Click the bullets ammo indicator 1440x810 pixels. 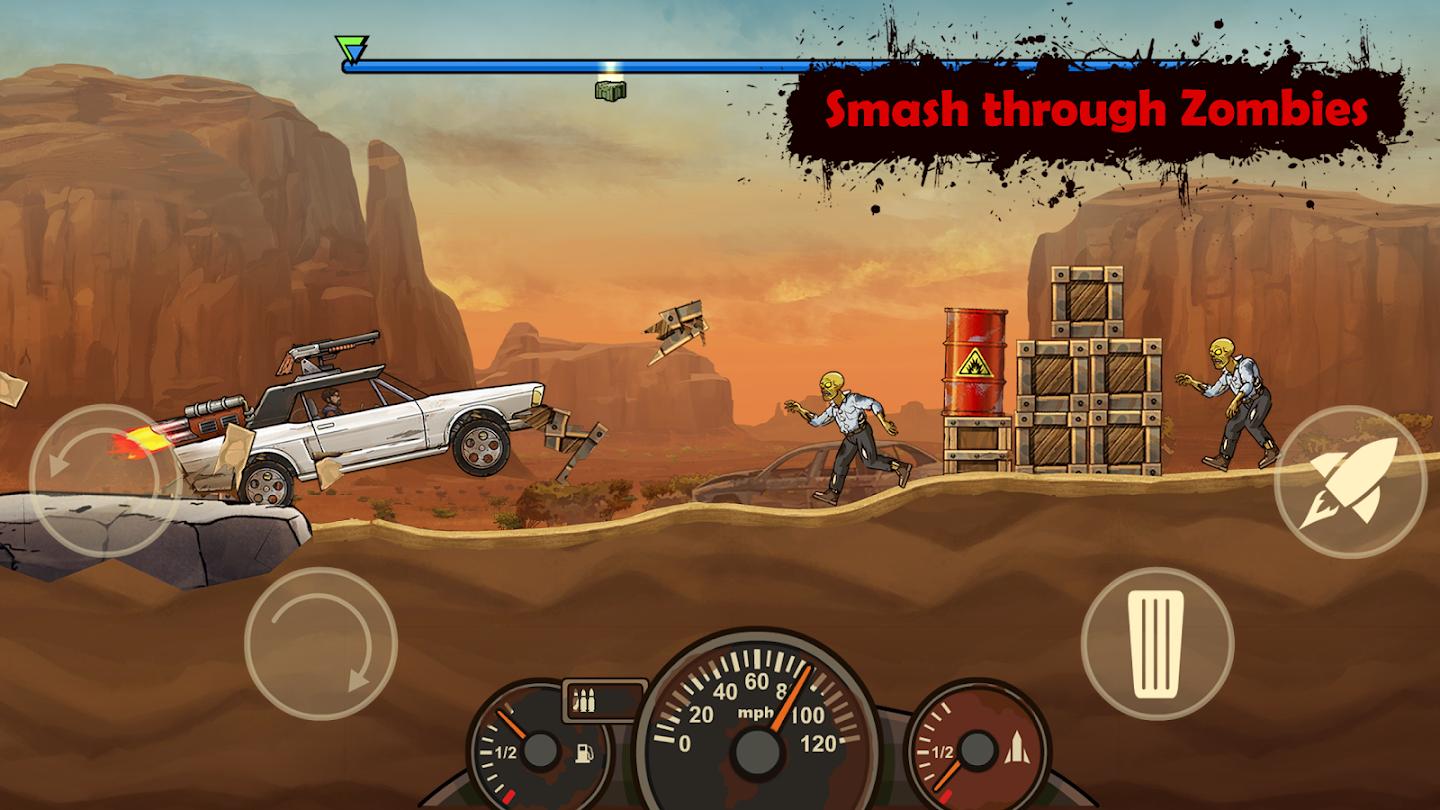584,700
